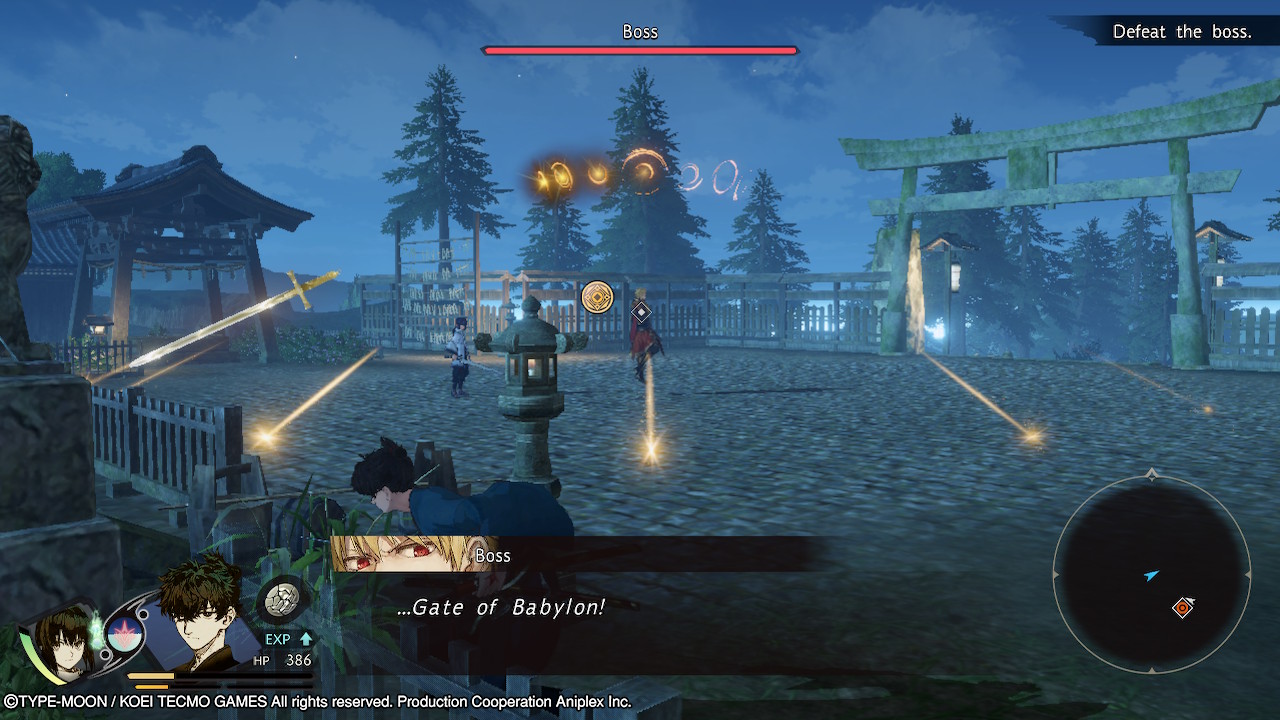Image resolution: width=1280 pixels, height=720 pixels.
Task: Open the circular minimap
Action: click(x=1151, y=573)
